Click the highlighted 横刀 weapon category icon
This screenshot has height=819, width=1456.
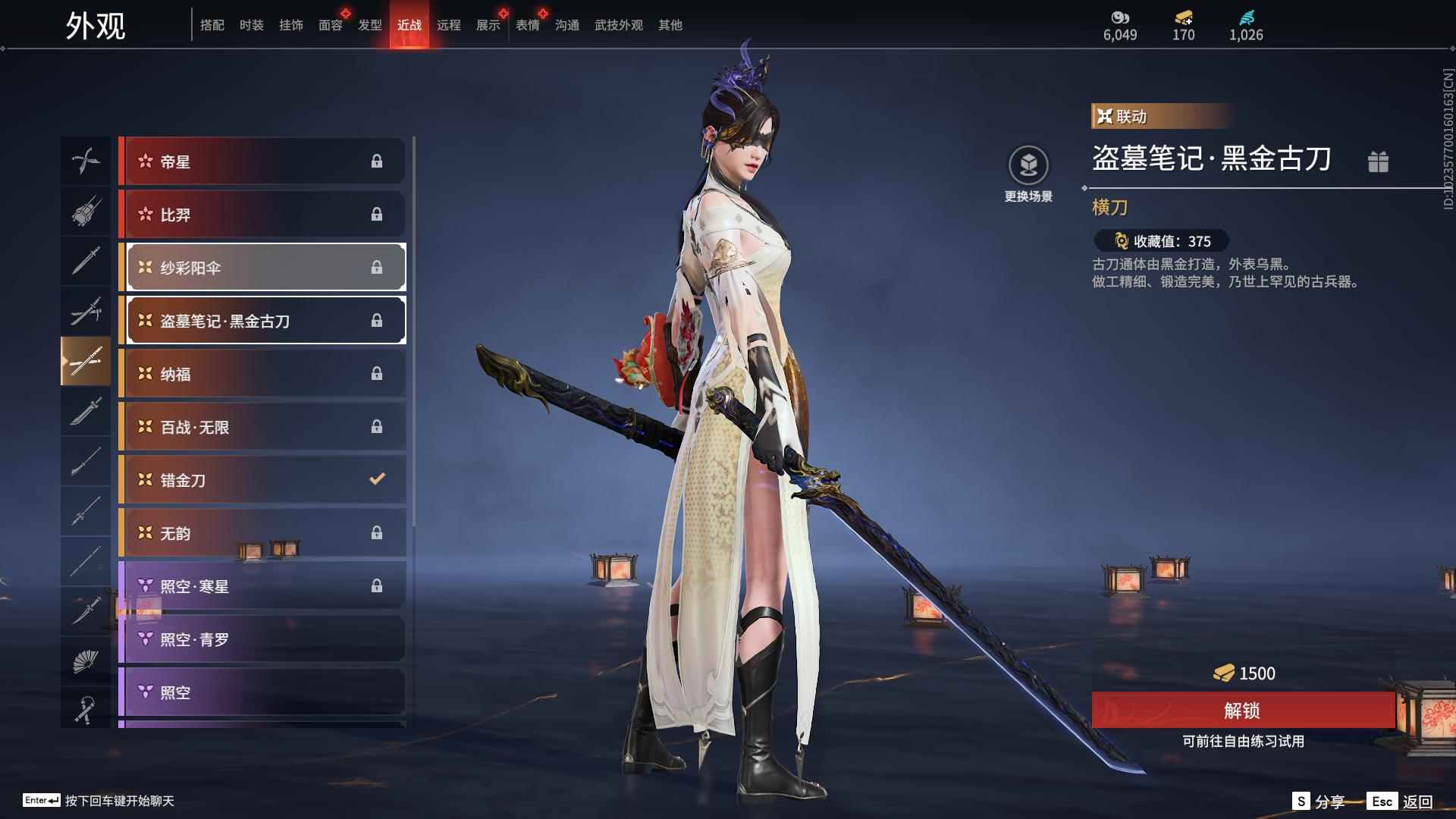[x=86, y=362]
